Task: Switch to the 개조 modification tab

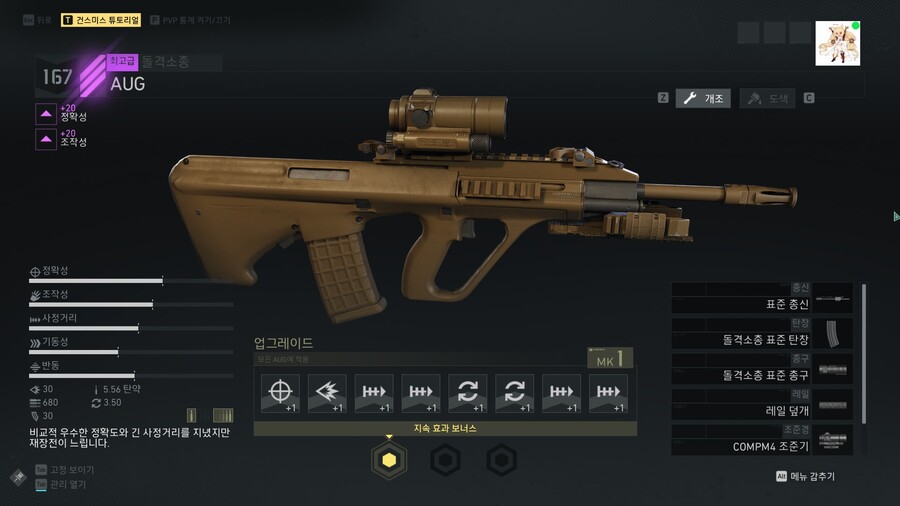Action: pyautogui.click(x=703, y=98)
